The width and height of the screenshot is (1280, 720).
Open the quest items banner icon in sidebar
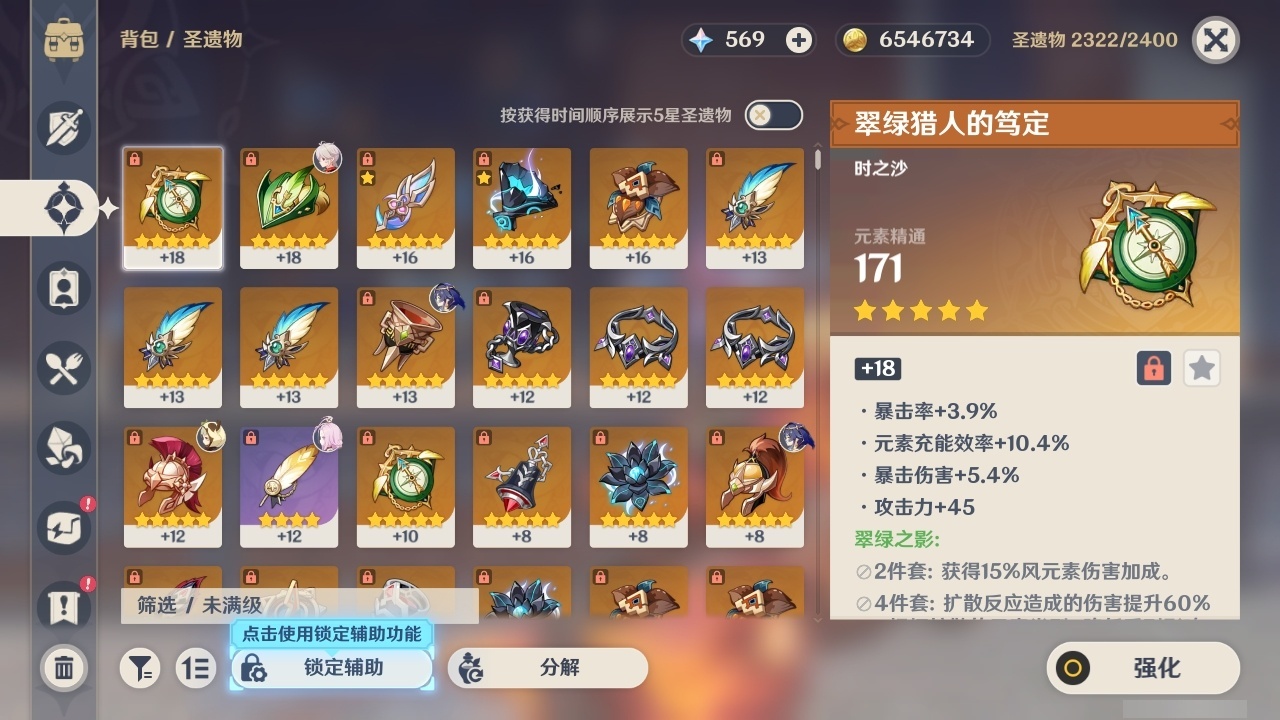(63, 601)
